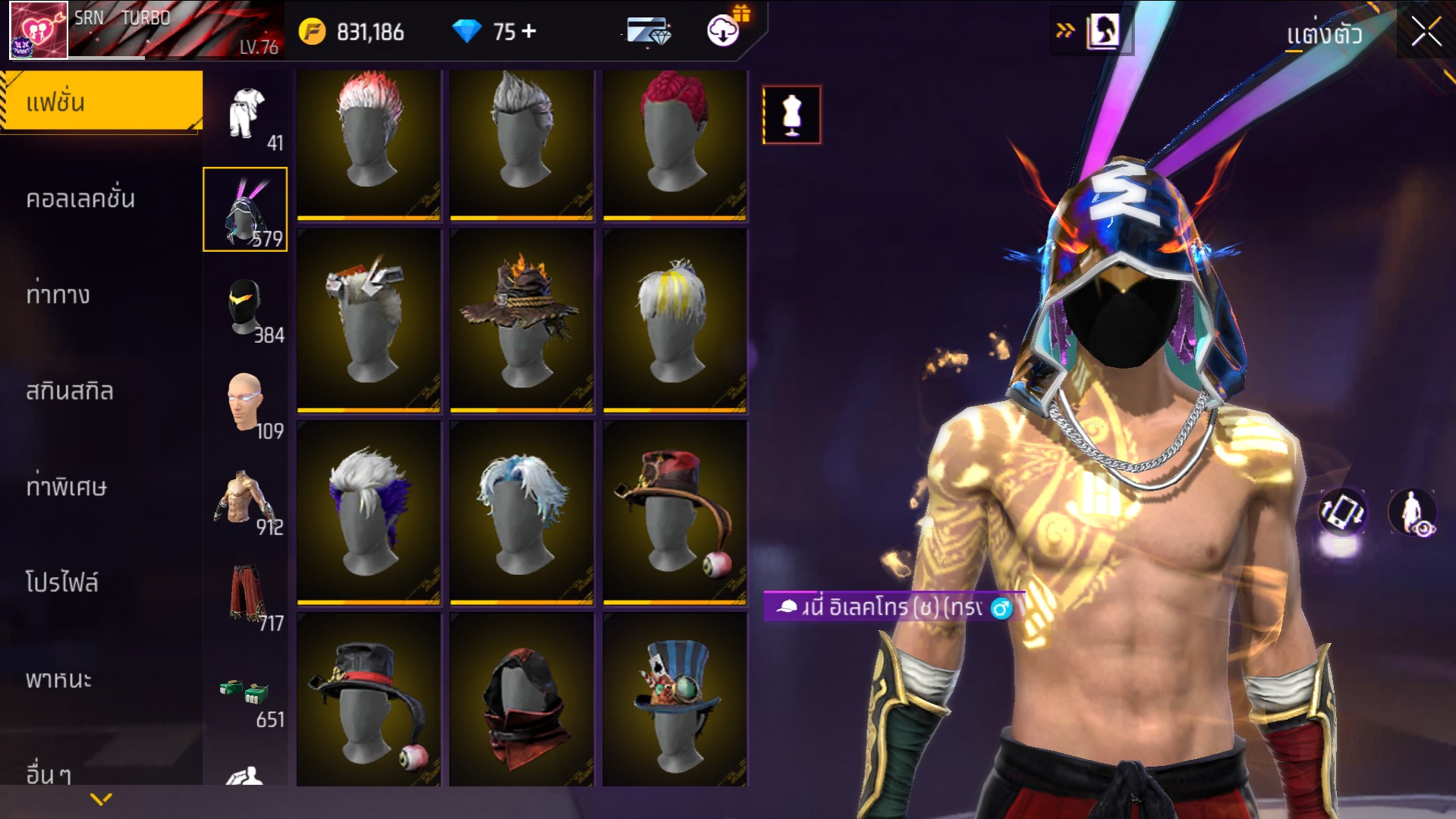
Task: Pick the face accessory category showing 109
Action: pyautogui.click(x=247, y=403)
